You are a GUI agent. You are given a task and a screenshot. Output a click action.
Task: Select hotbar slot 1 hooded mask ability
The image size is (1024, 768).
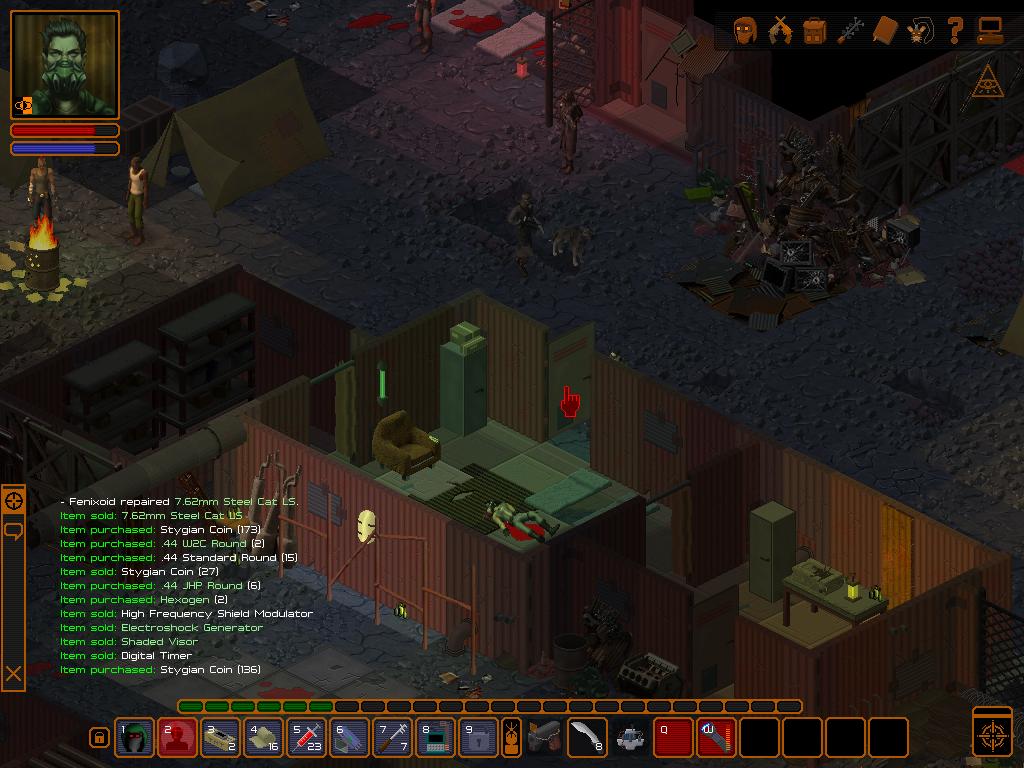pos(135,738)
